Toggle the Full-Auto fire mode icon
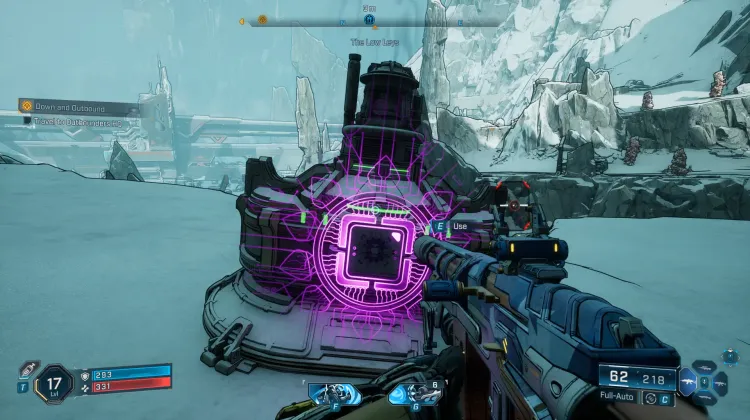The image size is (750, 420). tap(651, 399)
